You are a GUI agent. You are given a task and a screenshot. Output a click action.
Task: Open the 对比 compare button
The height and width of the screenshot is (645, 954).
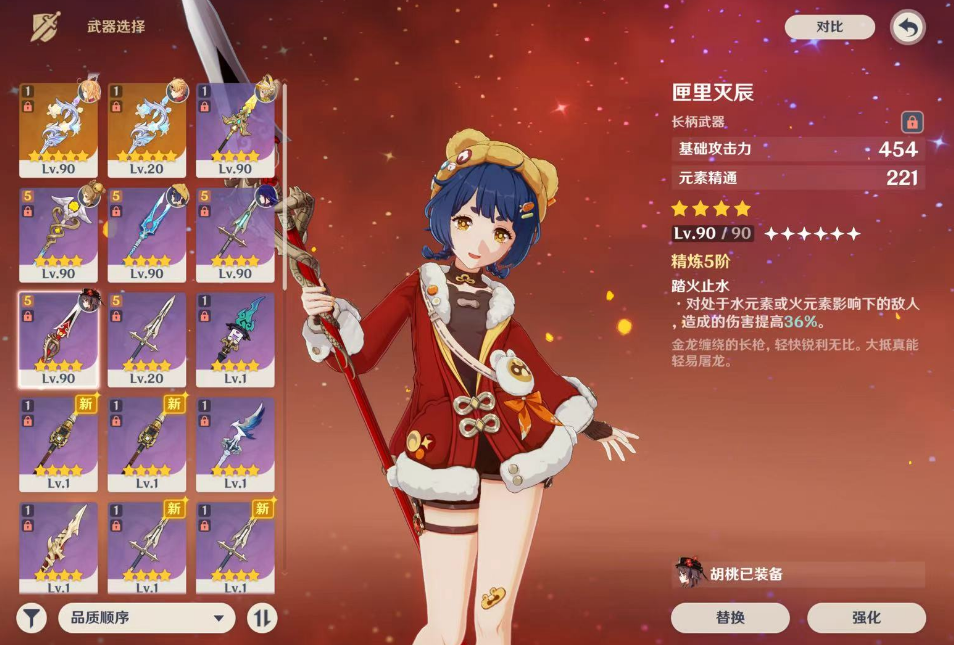pyautogui.click(x=829, y=27)
